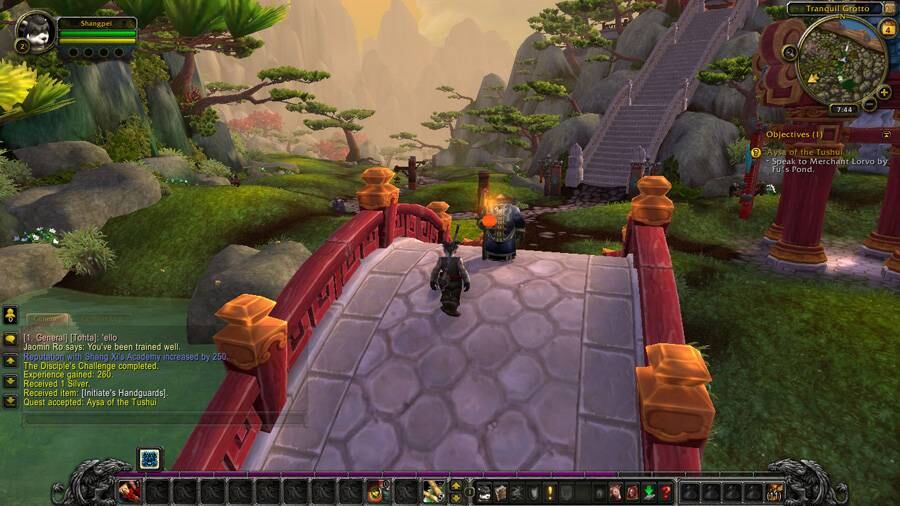The height and width of the screenshot is (506, 900).
Task: Open the calendar button showing 4
Action: pyautogui.click(x=888, y=29)
